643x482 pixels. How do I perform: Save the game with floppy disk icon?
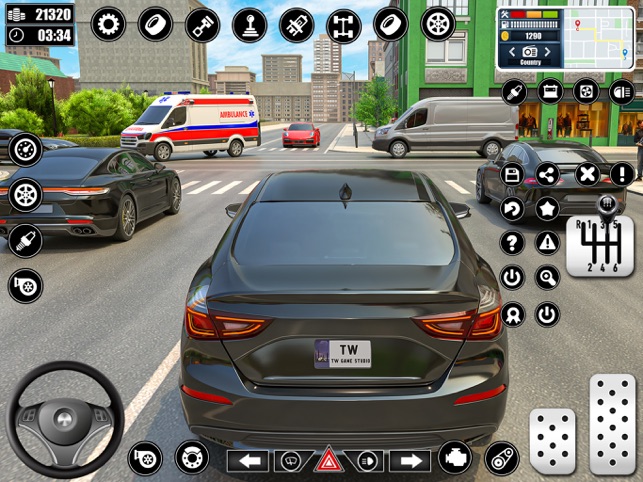[512, 175]
